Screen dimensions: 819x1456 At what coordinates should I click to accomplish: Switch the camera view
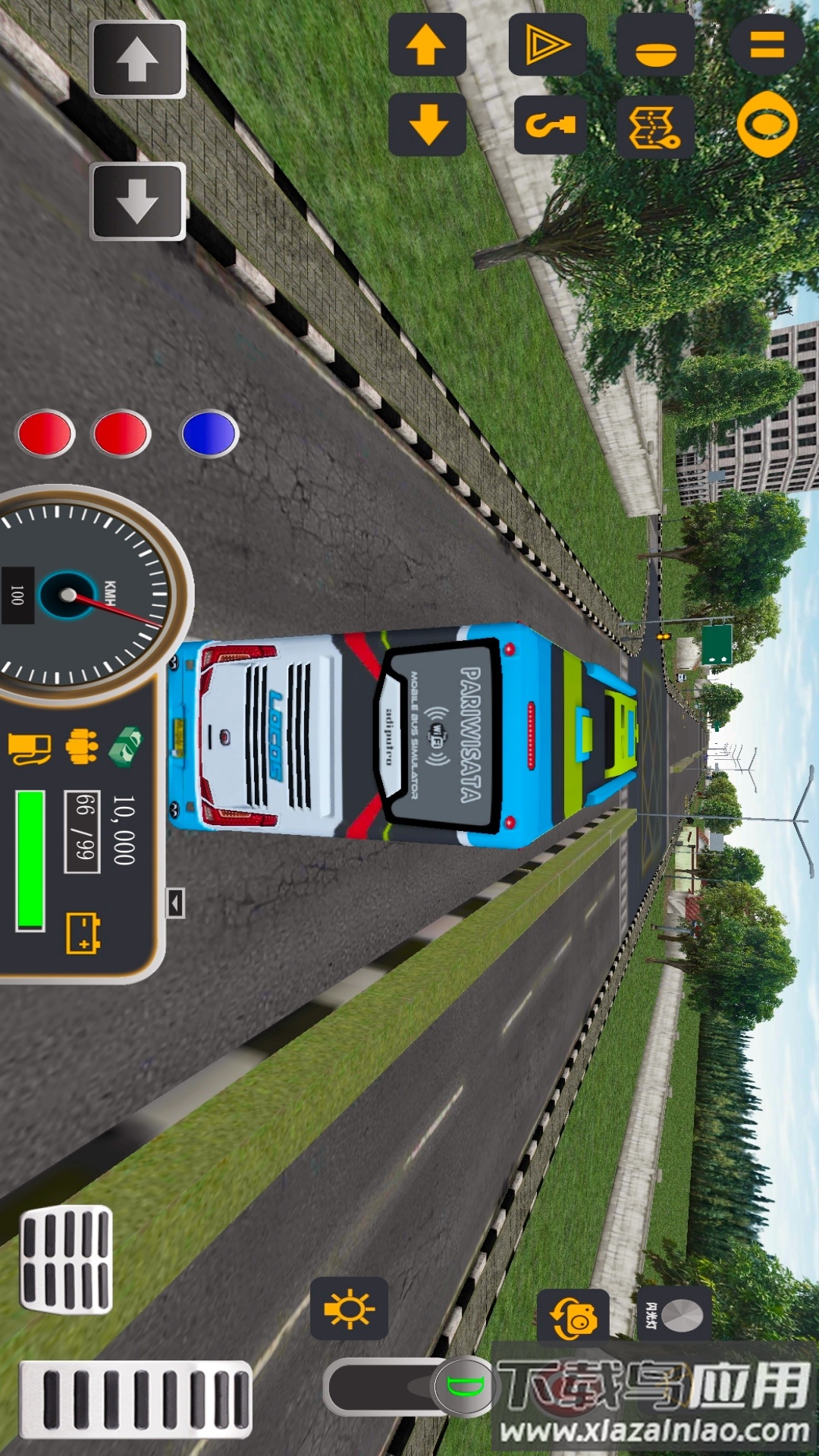point(573,1319)
